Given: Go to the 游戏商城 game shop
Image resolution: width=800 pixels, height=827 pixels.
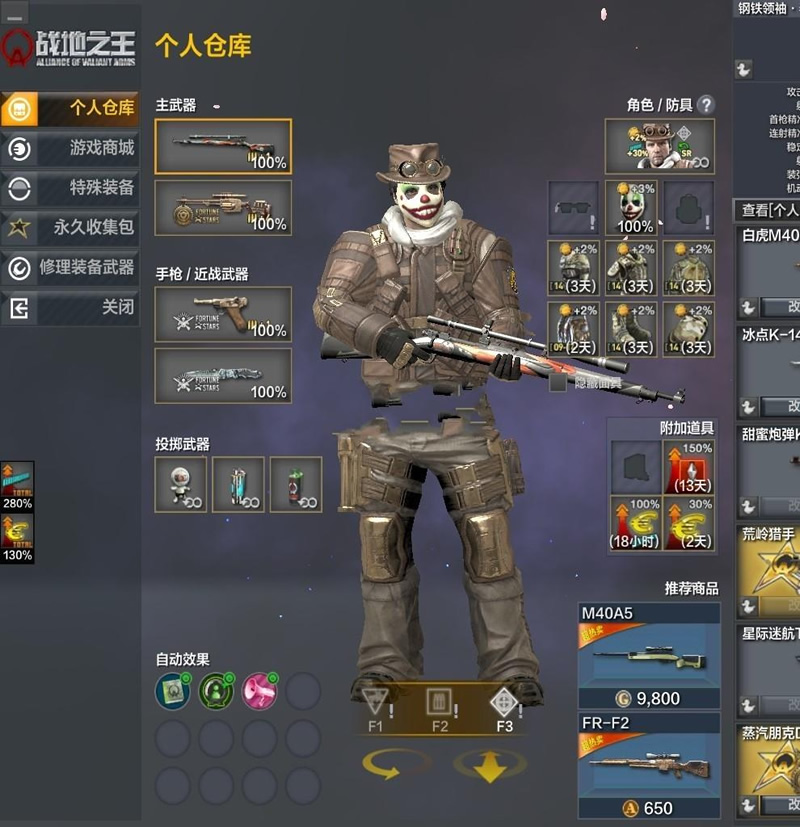Looking at the screenshot, I should [70, 148].
